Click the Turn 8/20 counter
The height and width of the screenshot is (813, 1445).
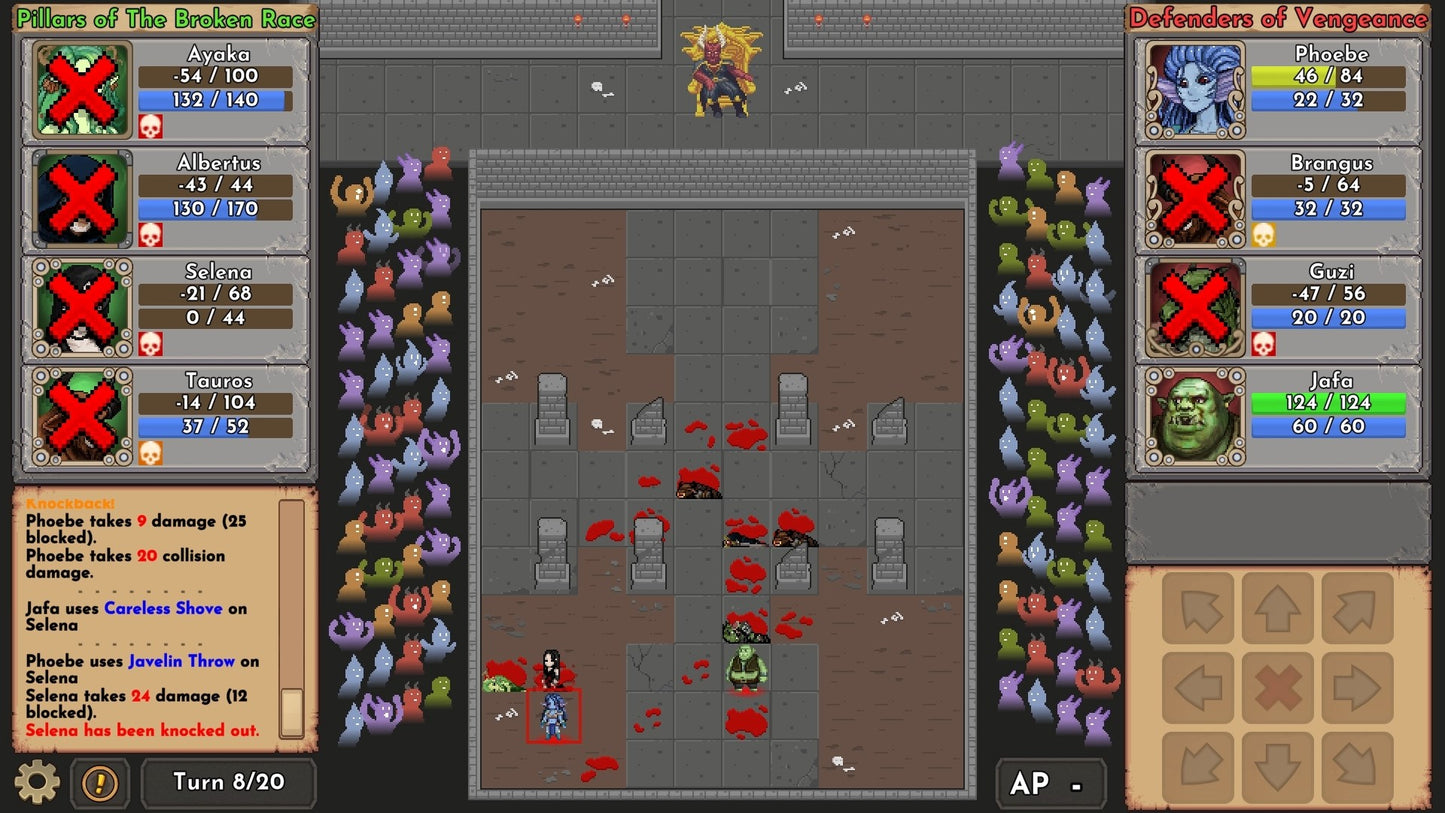pyautogui.click(x=228, y=784)
